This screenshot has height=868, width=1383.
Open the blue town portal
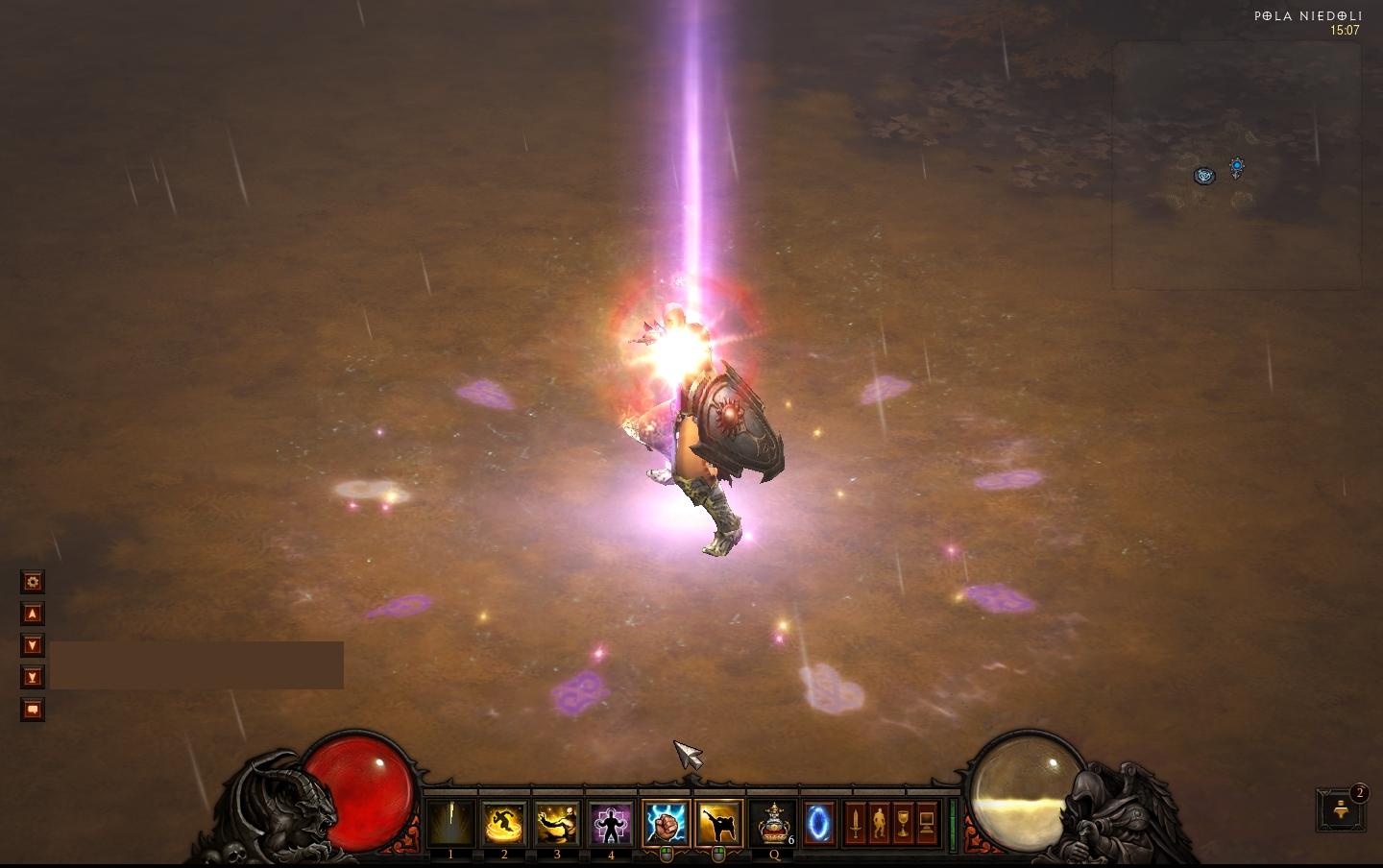pos(819,824)
